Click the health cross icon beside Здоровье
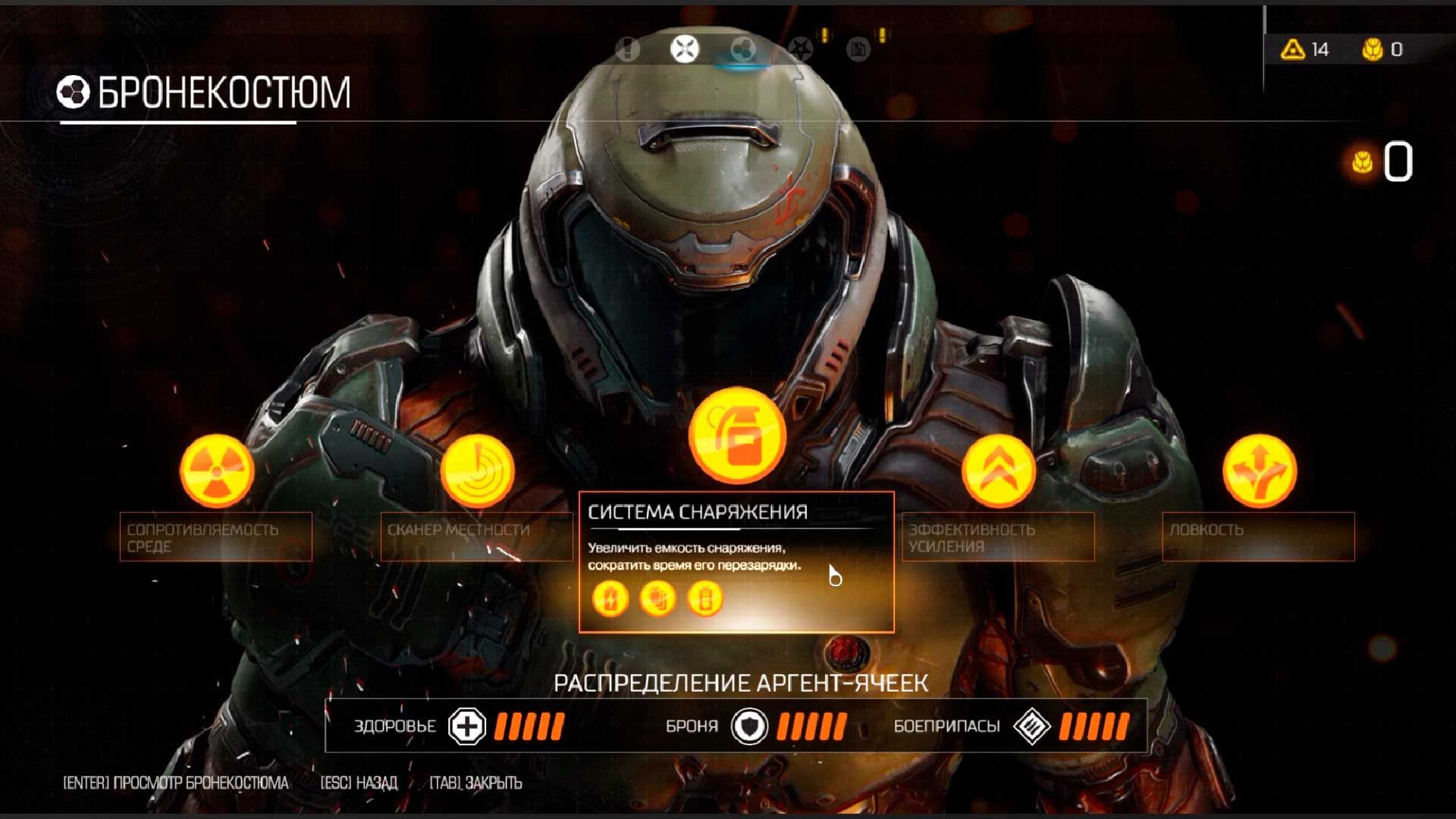Viewport: 1456px width, 819px height. coord(468,726)
